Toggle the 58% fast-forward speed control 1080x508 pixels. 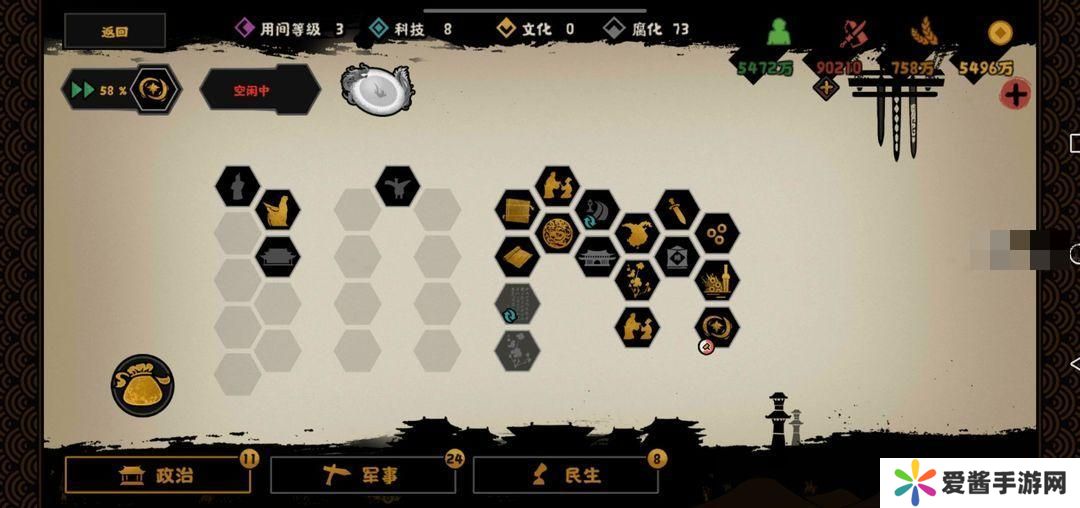coord(121,90)
